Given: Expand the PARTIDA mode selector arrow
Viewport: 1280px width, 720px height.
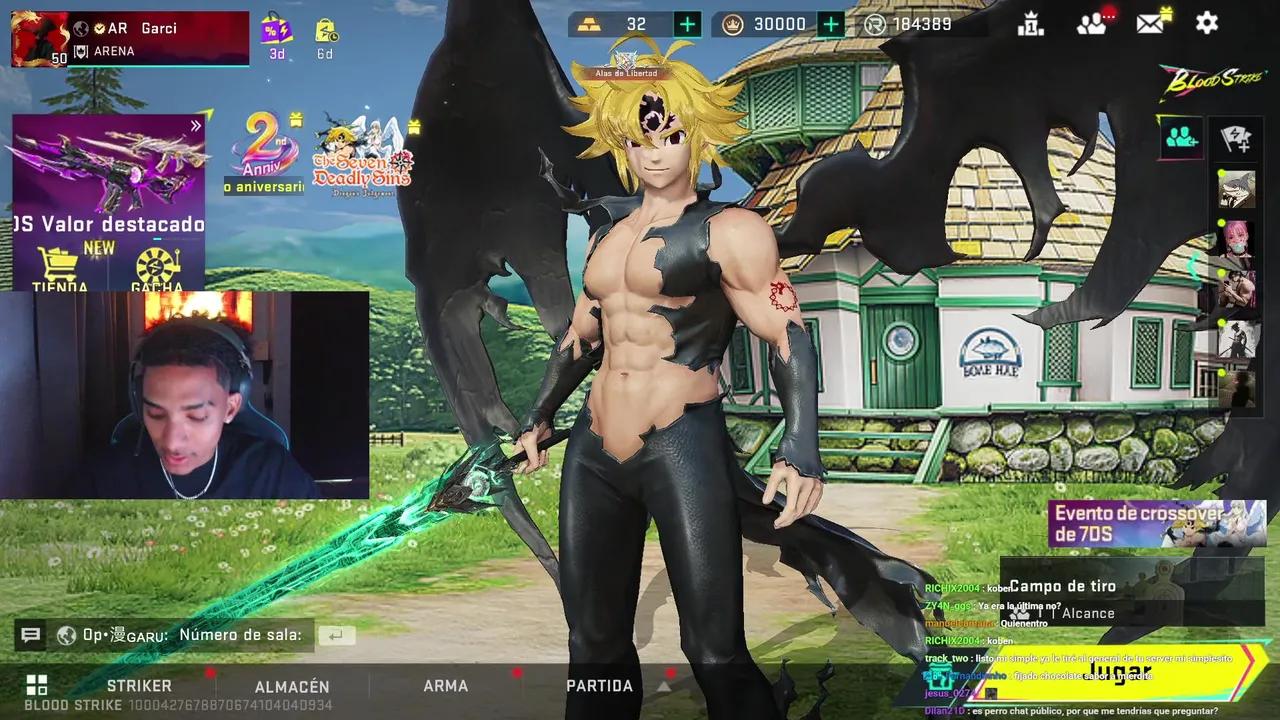Looking at the screenshot, I should coord(663,687).
